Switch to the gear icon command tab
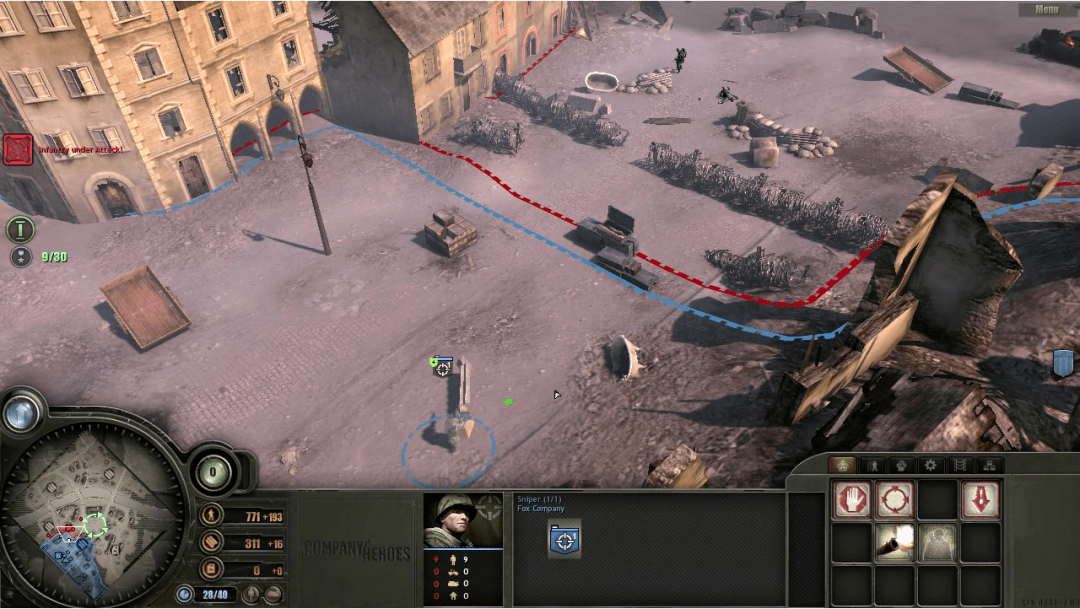The image size is (1080, 609). [931, 465]
